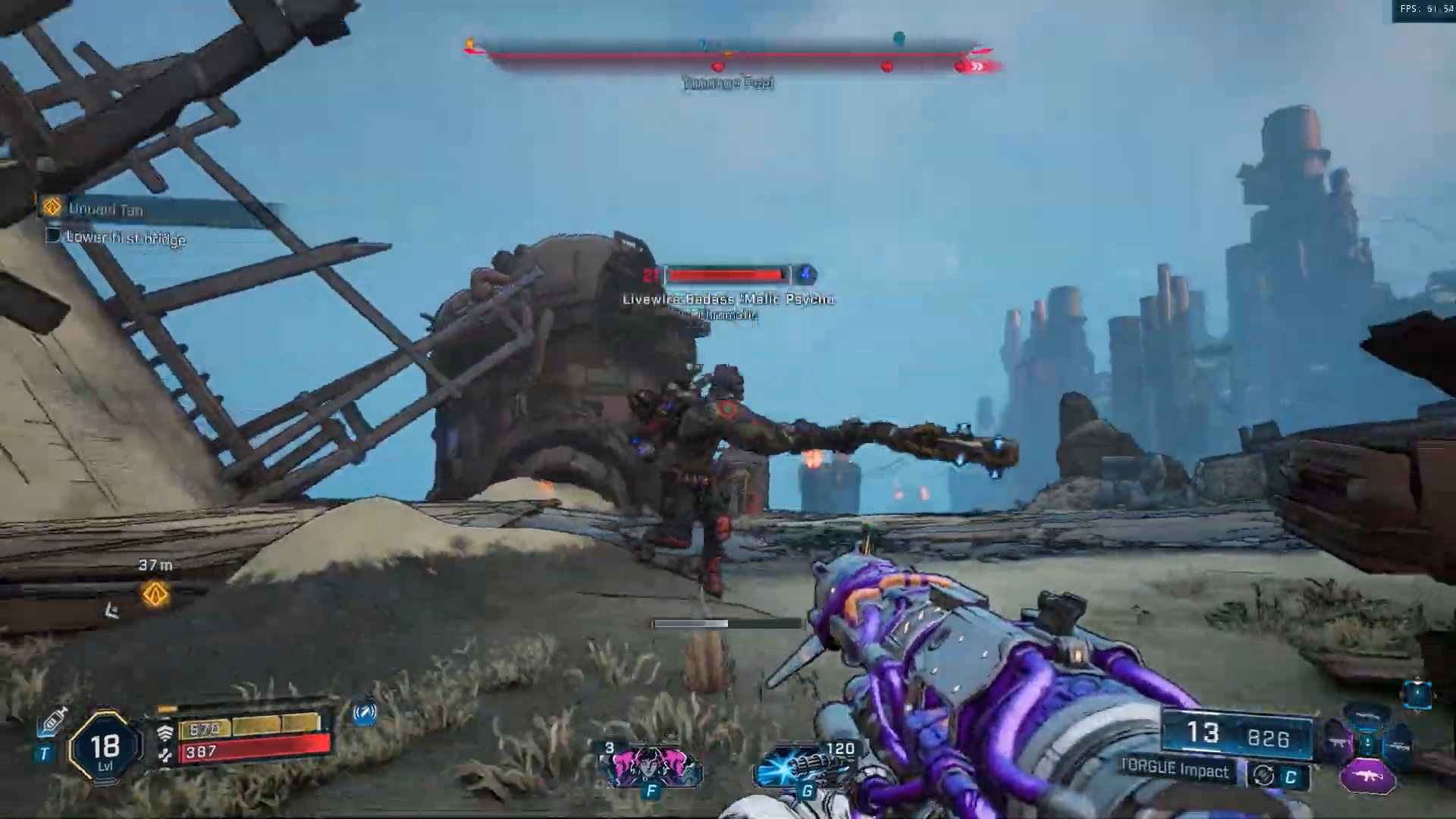The width and height of the screenshot is (1456, 819).
Task: Click the blue signal status icon beside shield bar
Action: coord(365,713)
